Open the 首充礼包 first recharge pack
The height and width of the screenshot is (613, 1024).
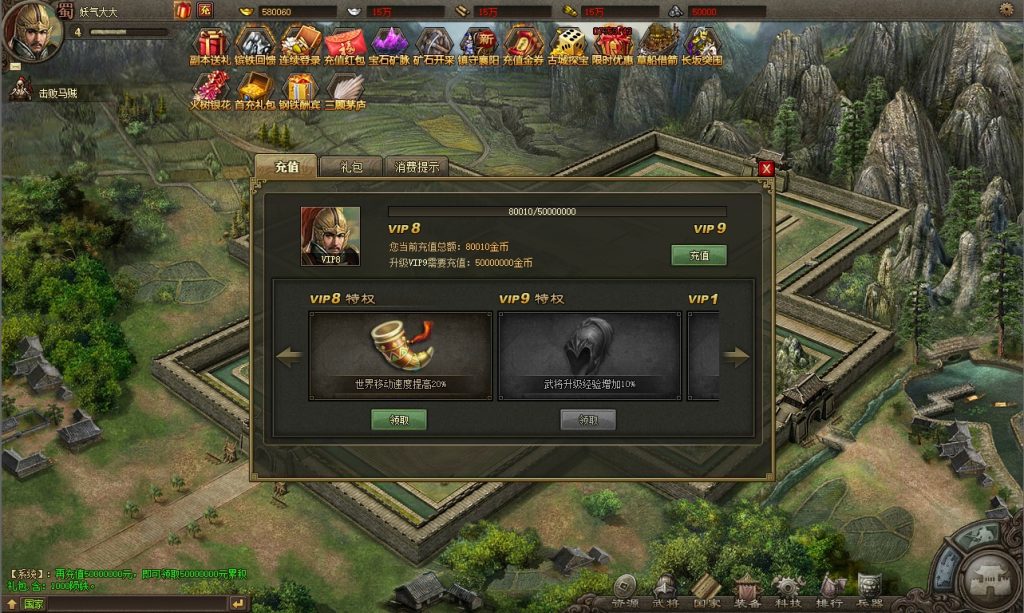click(x=254, y=91)
